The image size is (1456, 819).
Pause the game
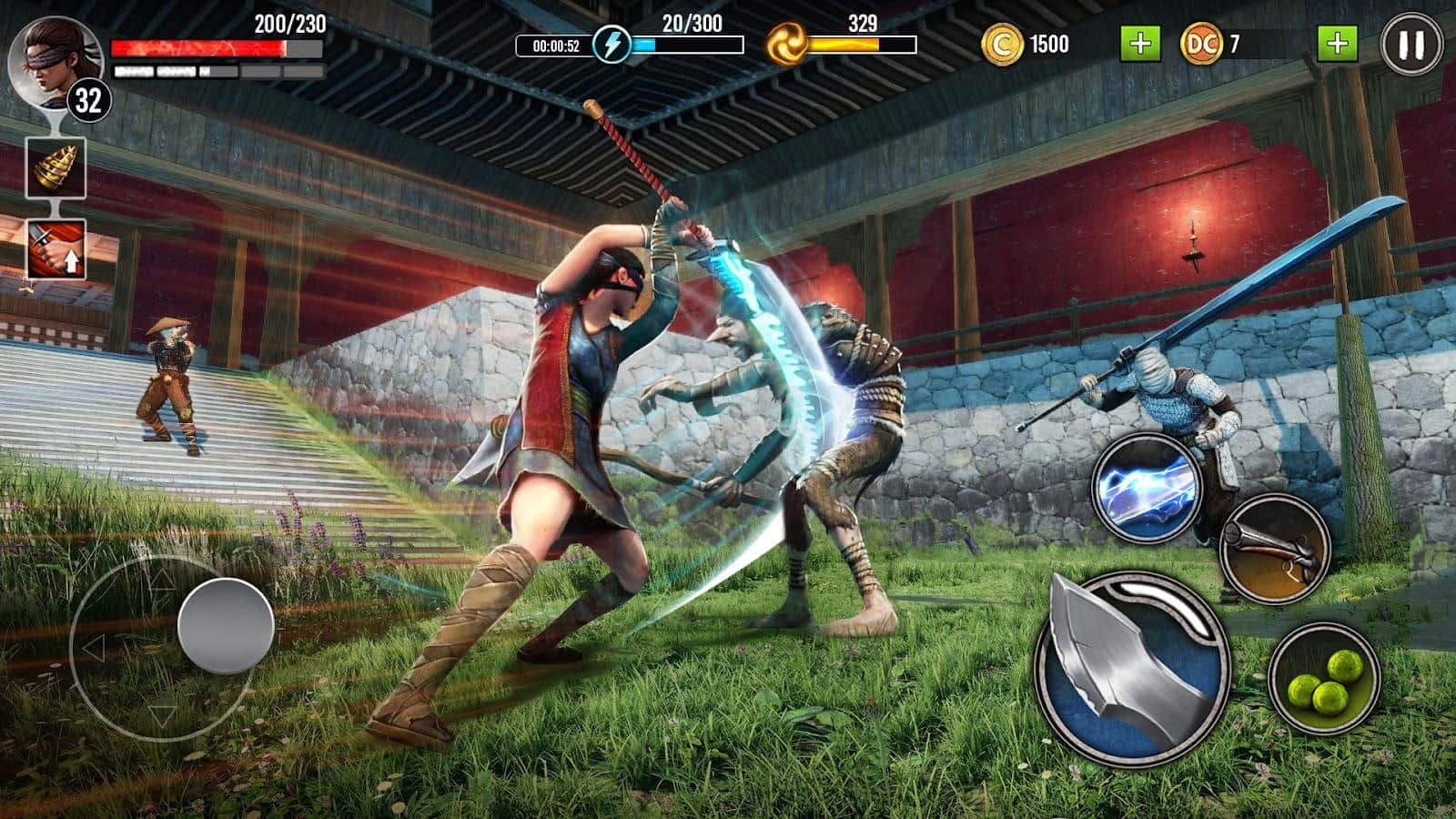click(x=1410, y=45)
